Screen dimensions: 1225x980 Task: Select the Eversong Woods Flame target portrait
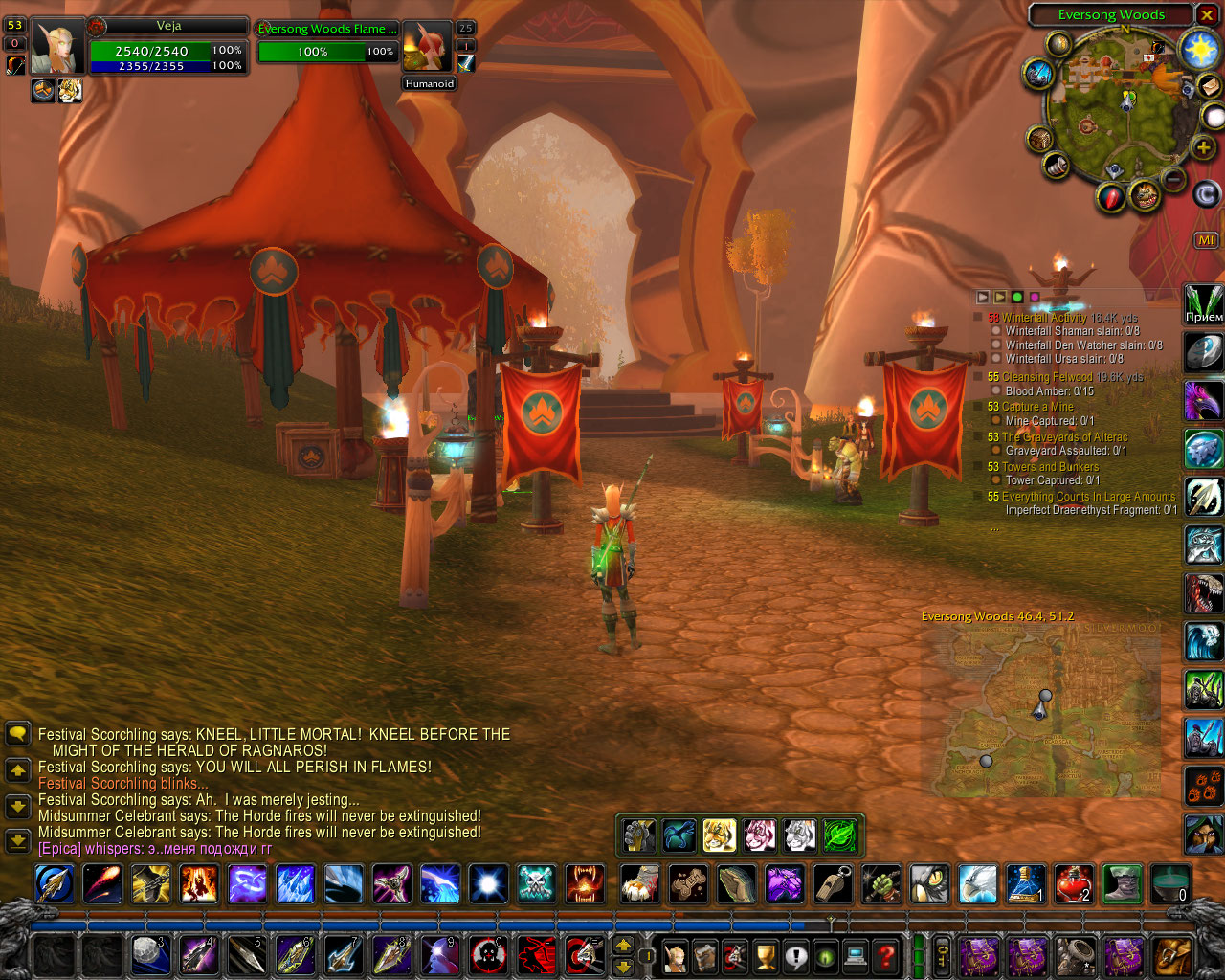(x=426, y=47)
